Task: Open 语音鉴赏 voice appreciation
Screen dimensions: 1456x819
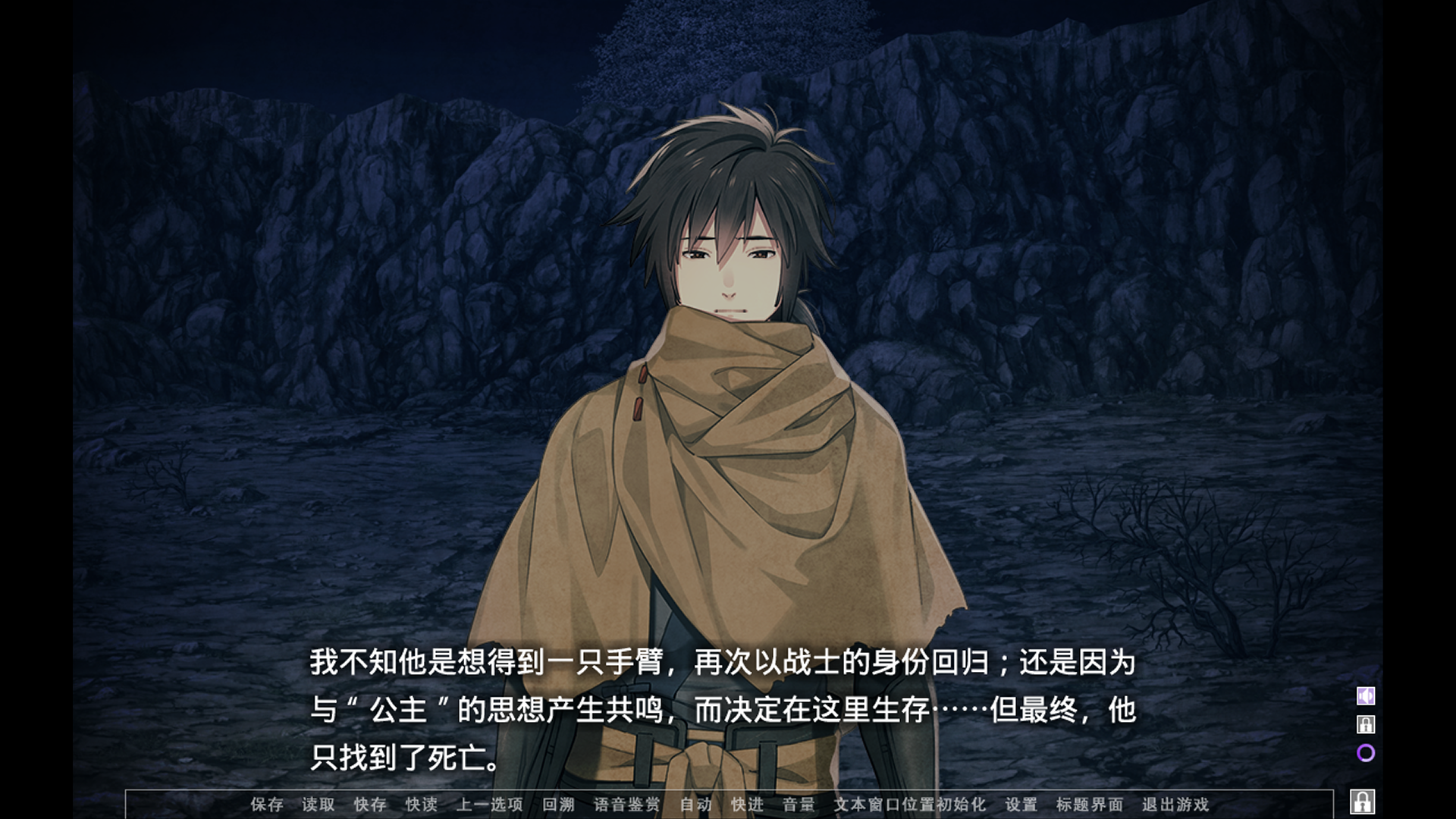Action: tap(627, 805)
